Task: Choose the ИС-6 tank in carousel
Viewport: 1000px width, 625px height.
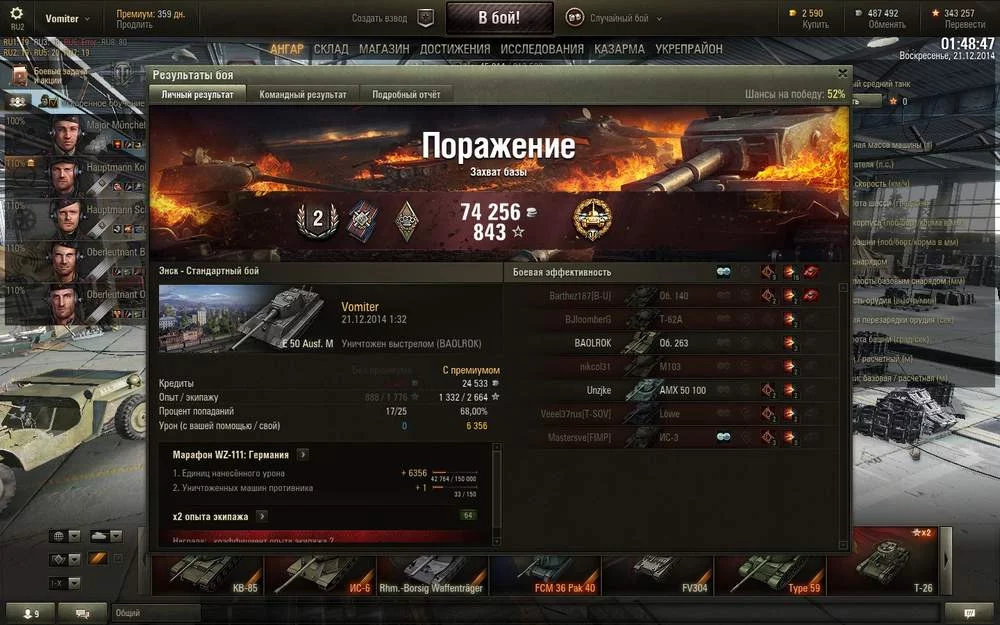Action: click(x=319, y=573)
